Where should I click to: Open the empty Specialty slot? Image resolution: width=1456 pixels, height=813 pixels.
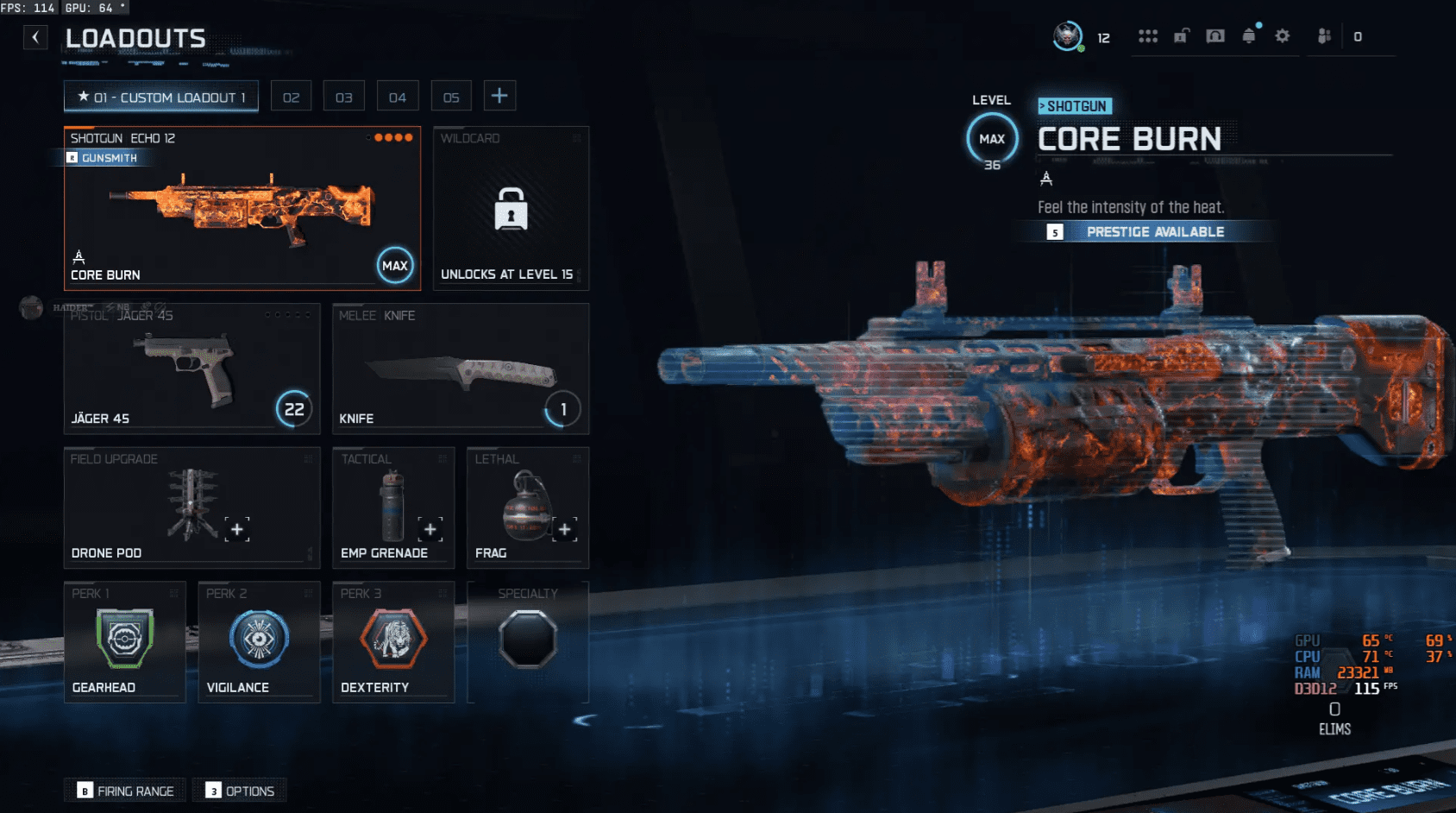[528, 641]
